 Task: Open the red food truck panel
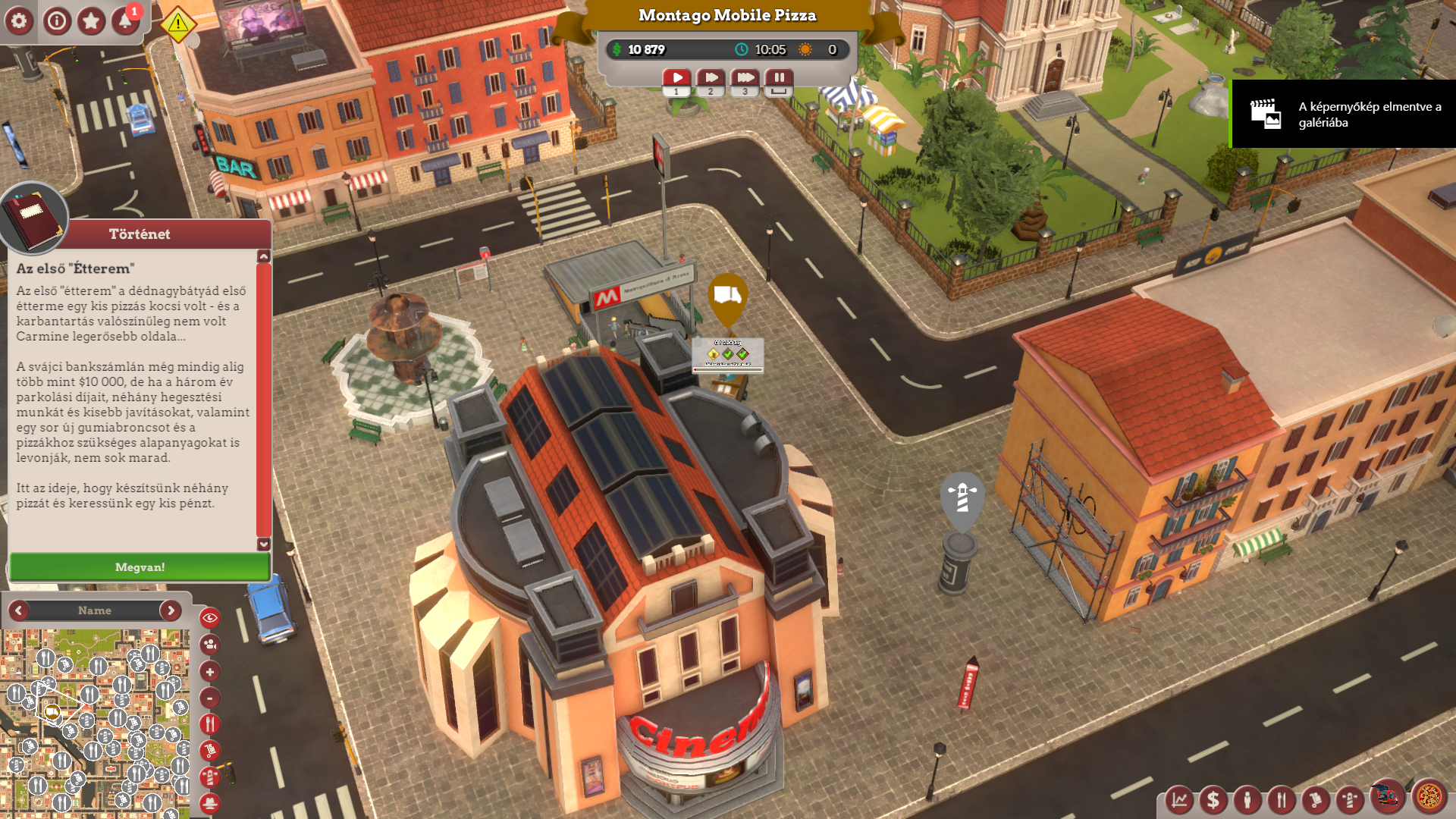click(1388, 796)
